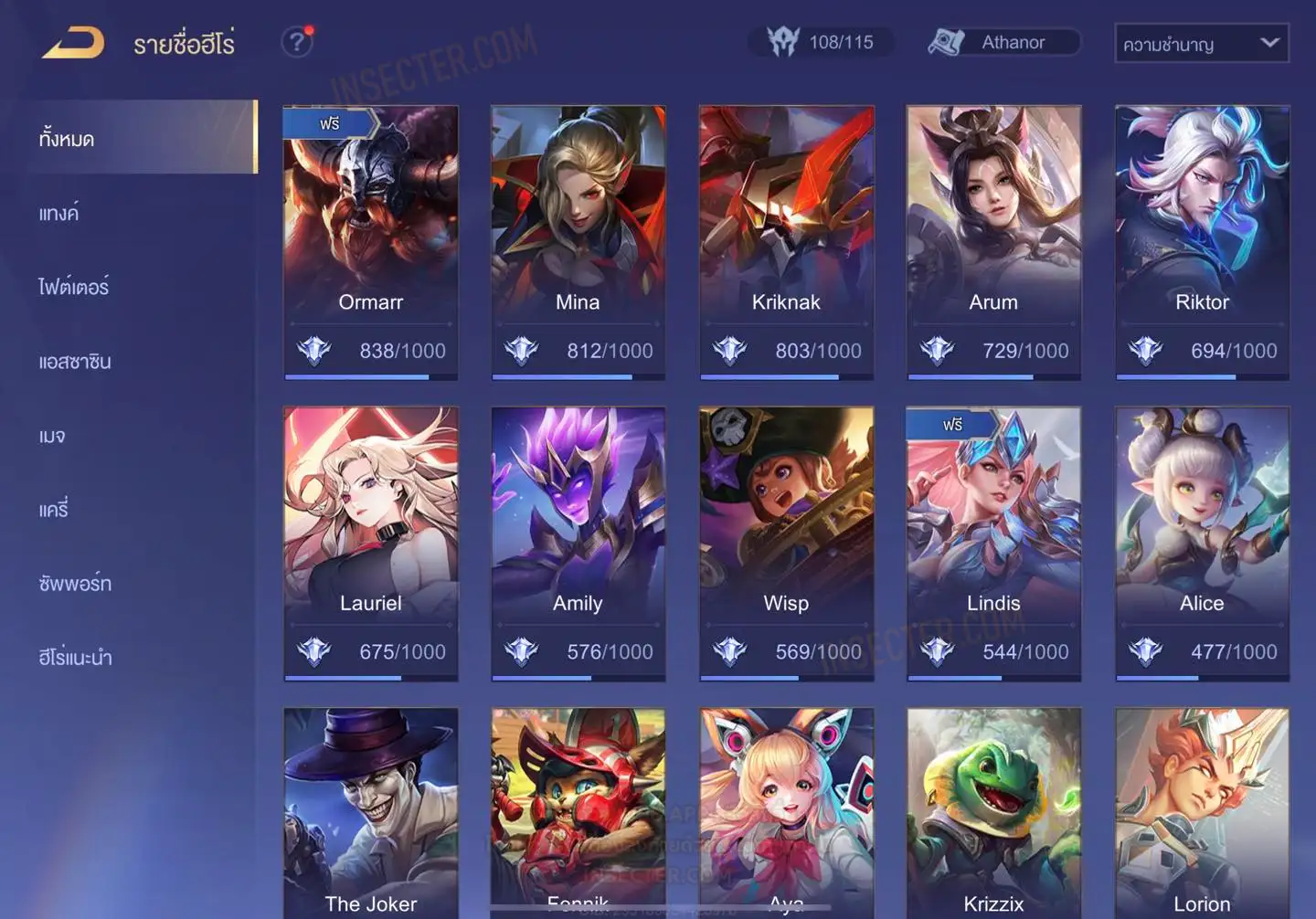
Task: Open the ความชำนาญ sort dropdown
Action: point(1201,43)
